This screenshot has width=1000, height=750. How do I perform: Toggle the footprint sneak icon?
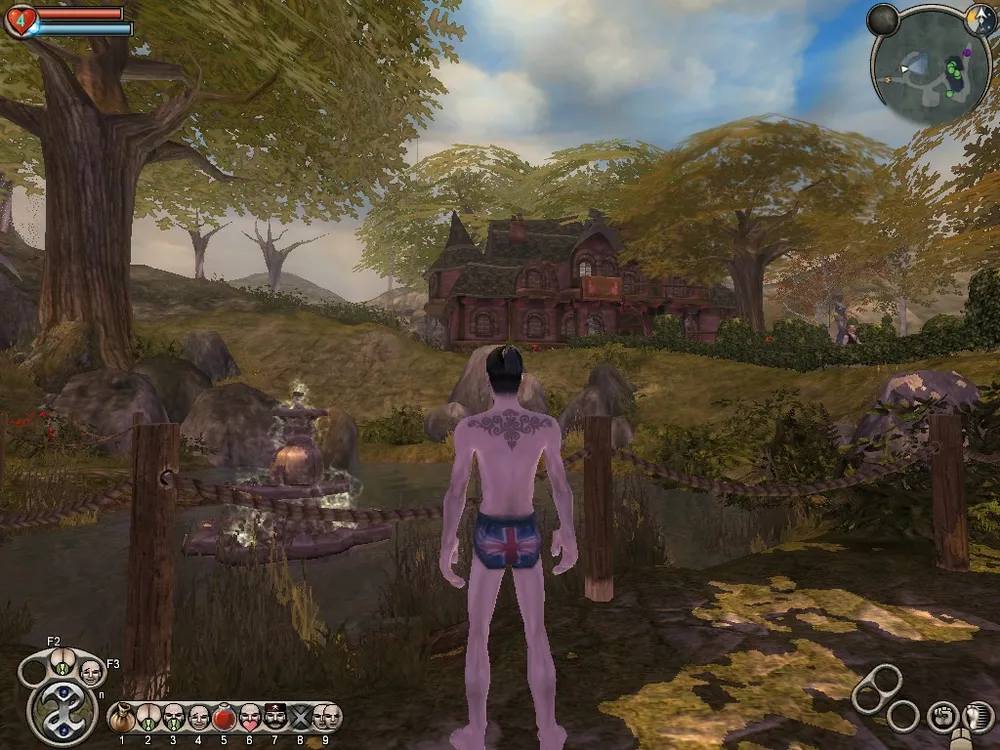(x=977, y=716)
